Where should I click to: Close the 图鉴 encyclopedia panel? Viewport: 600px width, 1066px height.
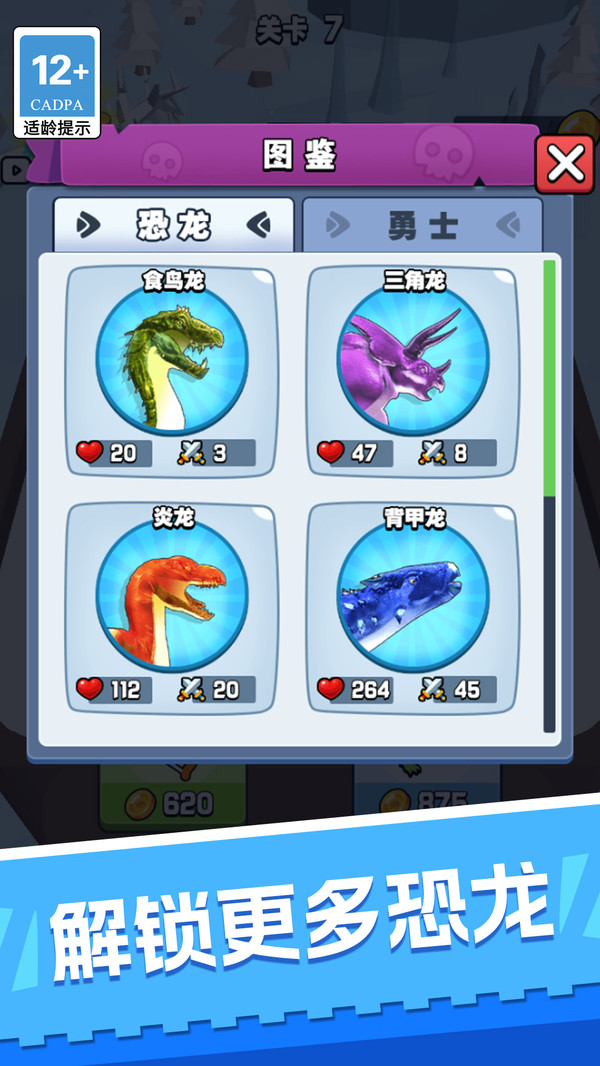(564, 164)
